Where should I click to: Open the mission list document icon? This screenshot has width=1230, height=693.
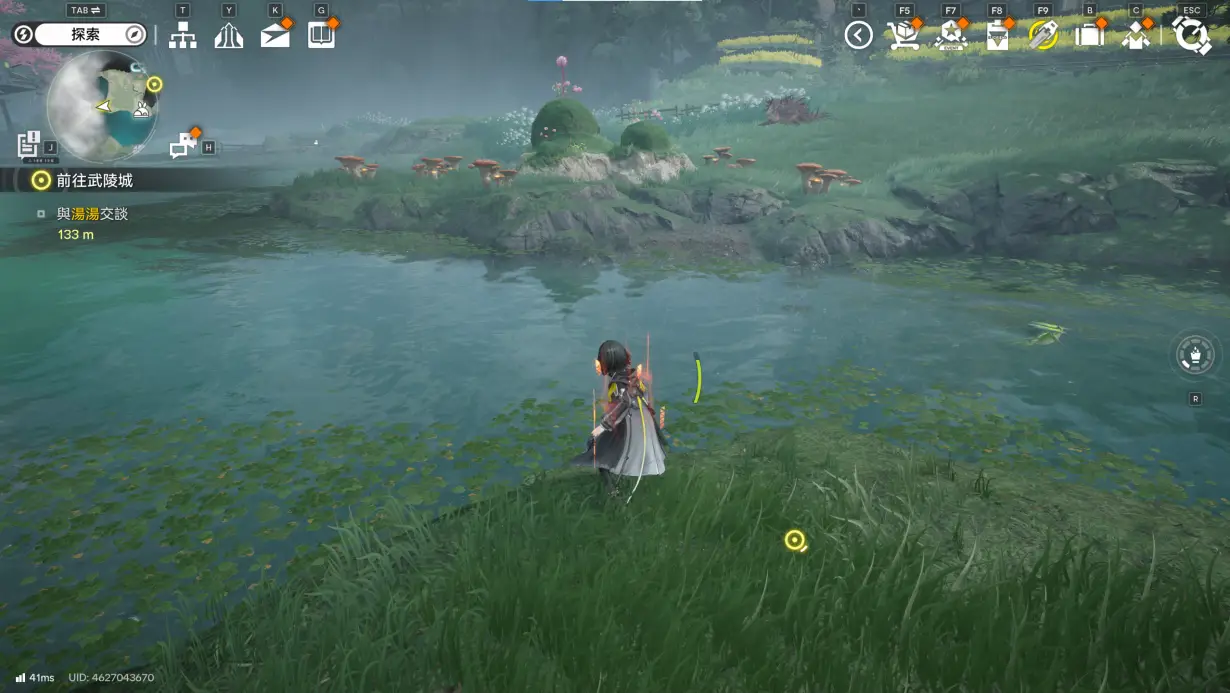[29, 145]
